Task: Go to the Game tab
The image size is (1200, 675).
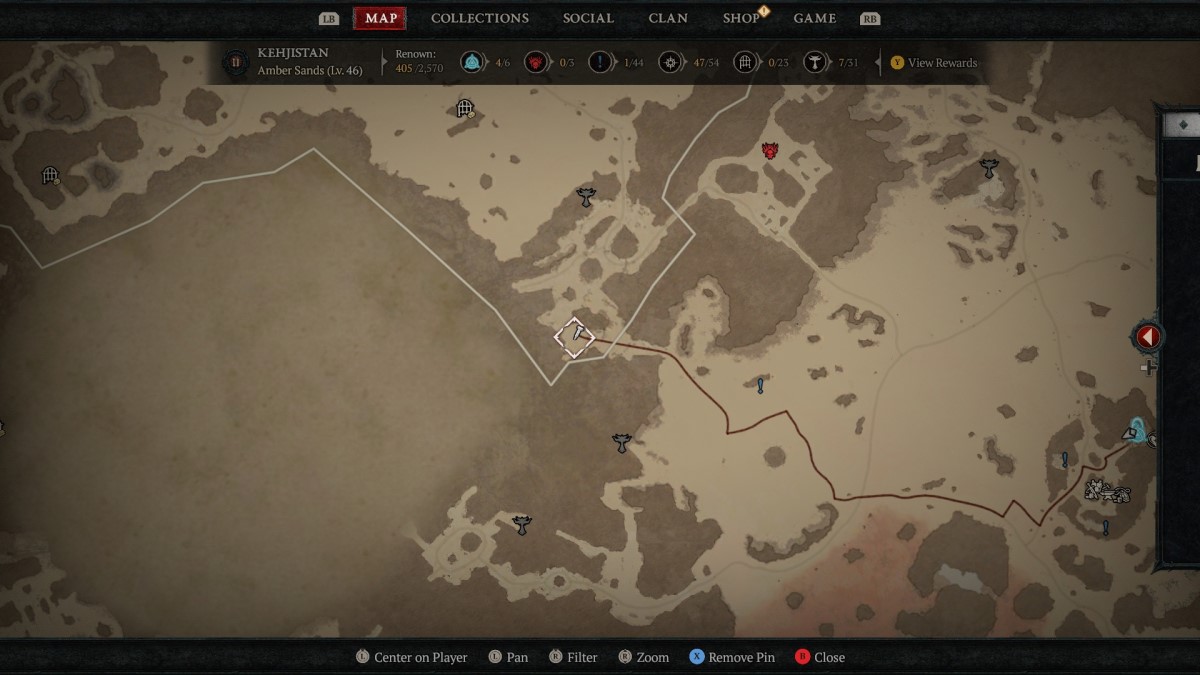Action: click(x=815, y=18)
